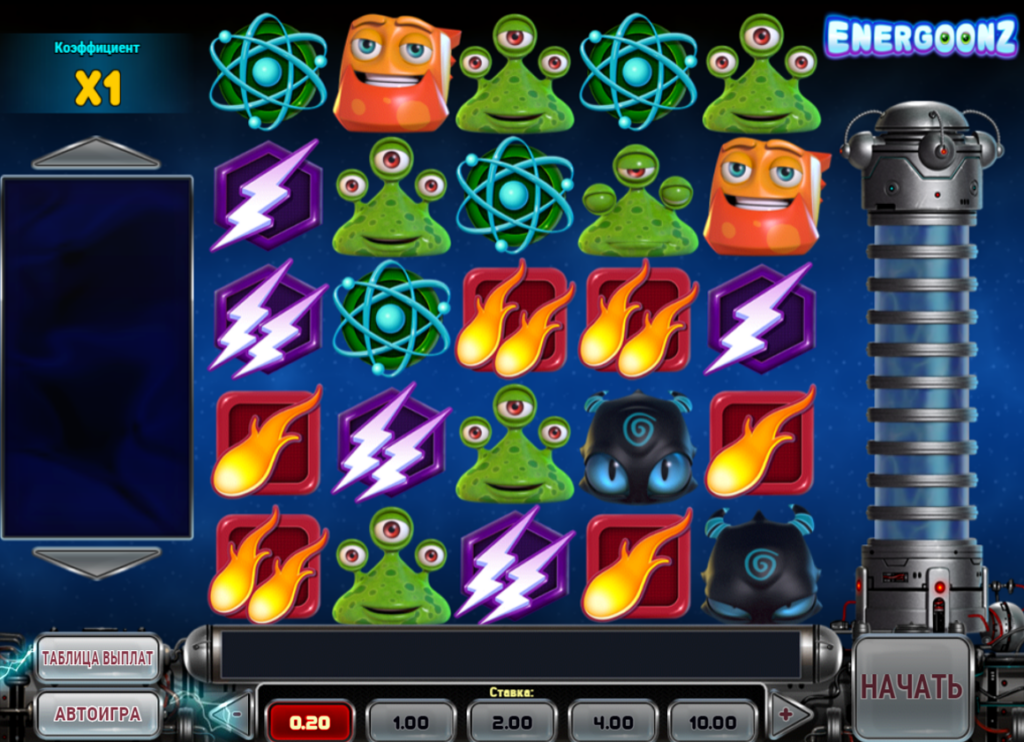Start the spin with the НАЧАТЬ button

tap(911, 687)
